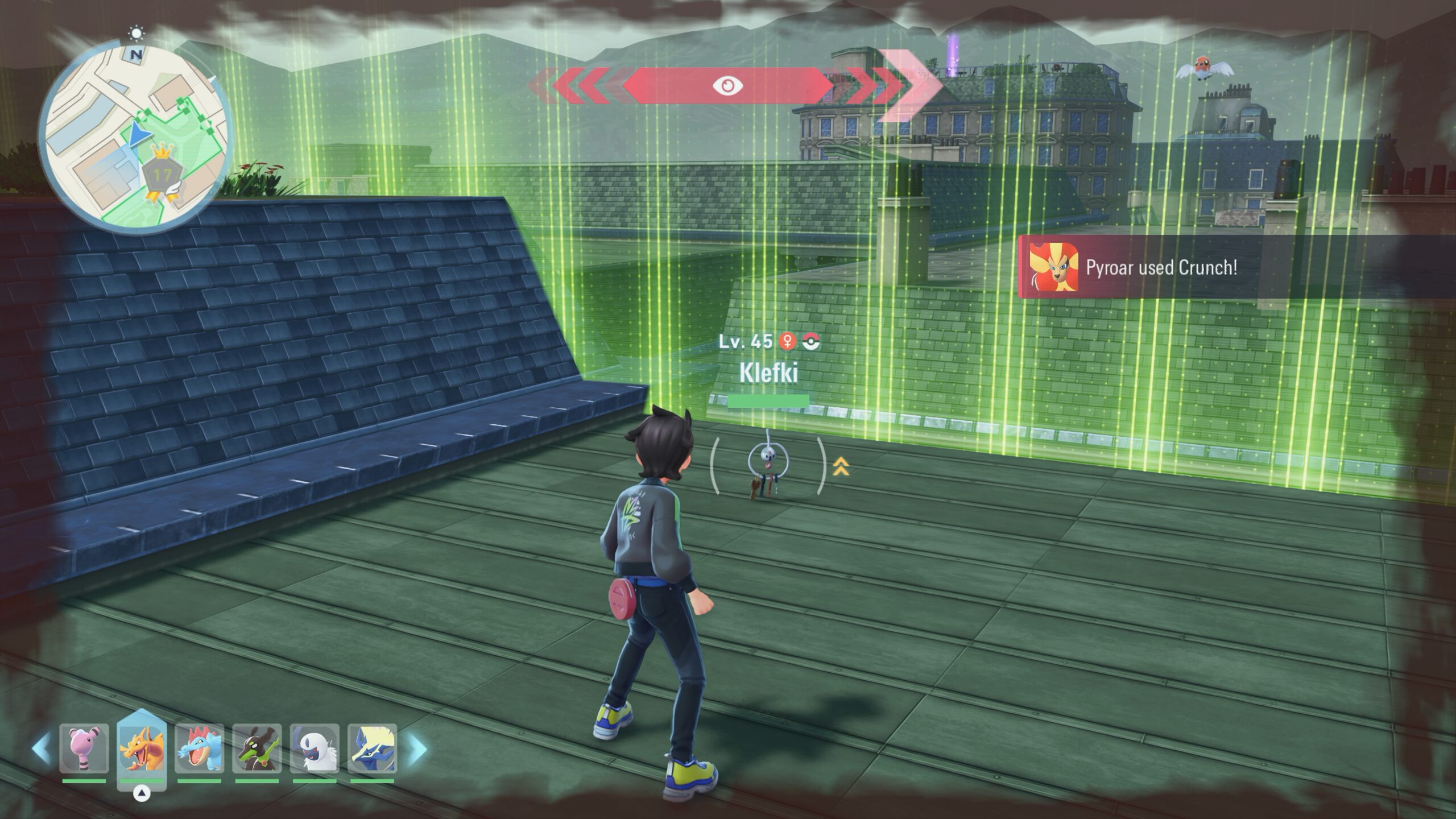Switch to Feraligatr in the party bar
The image size is (1456, 819).
coord(199,748)
